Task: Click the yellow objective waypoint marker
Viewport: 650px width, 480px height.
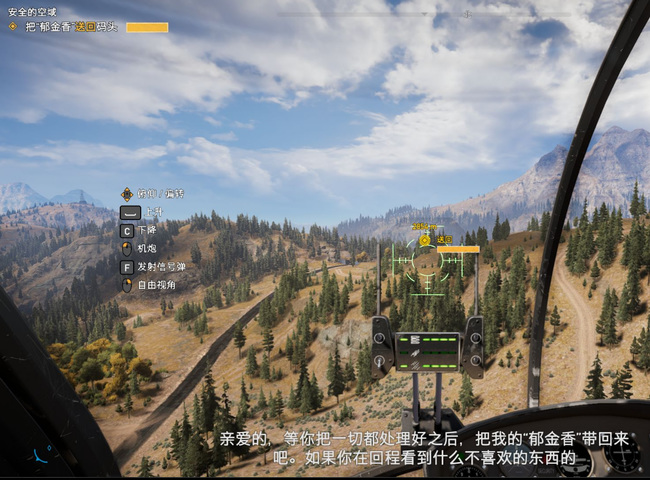Action: pos(425,240)
